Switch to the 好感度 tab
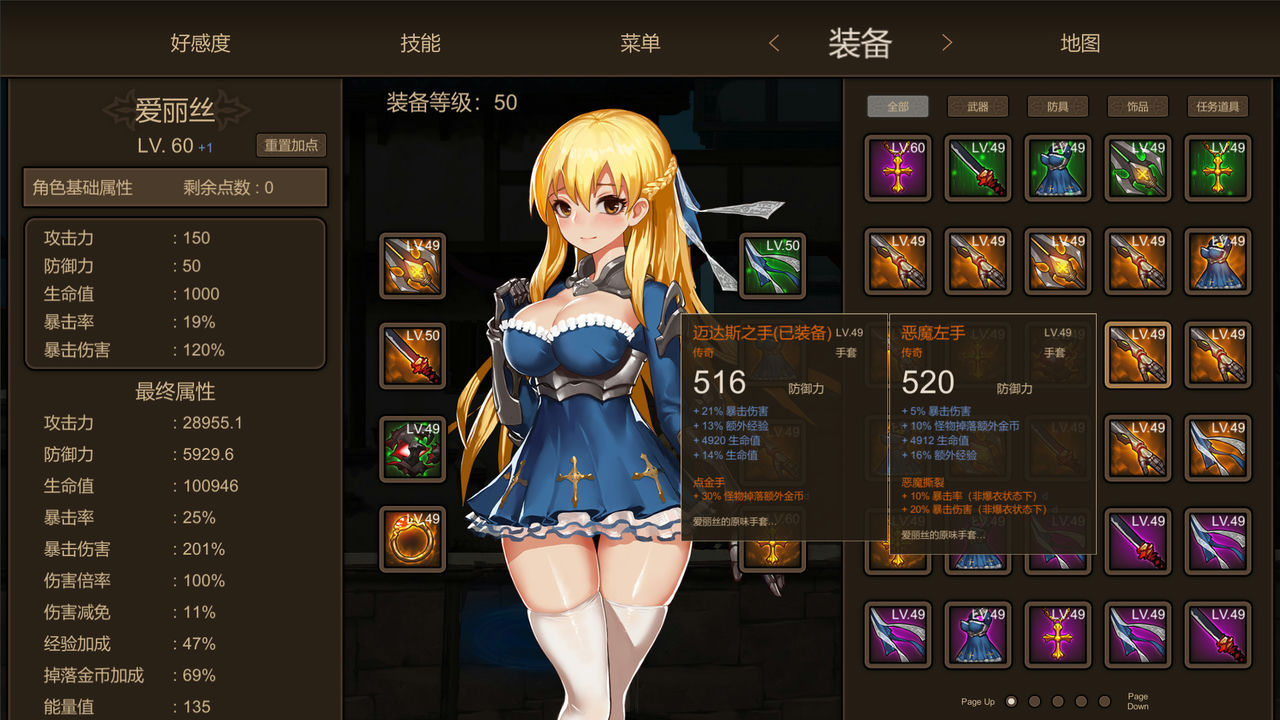Image resolution: width=1280 pixels, height=720 pixels. pyautogui.click(x=199, y=43)
